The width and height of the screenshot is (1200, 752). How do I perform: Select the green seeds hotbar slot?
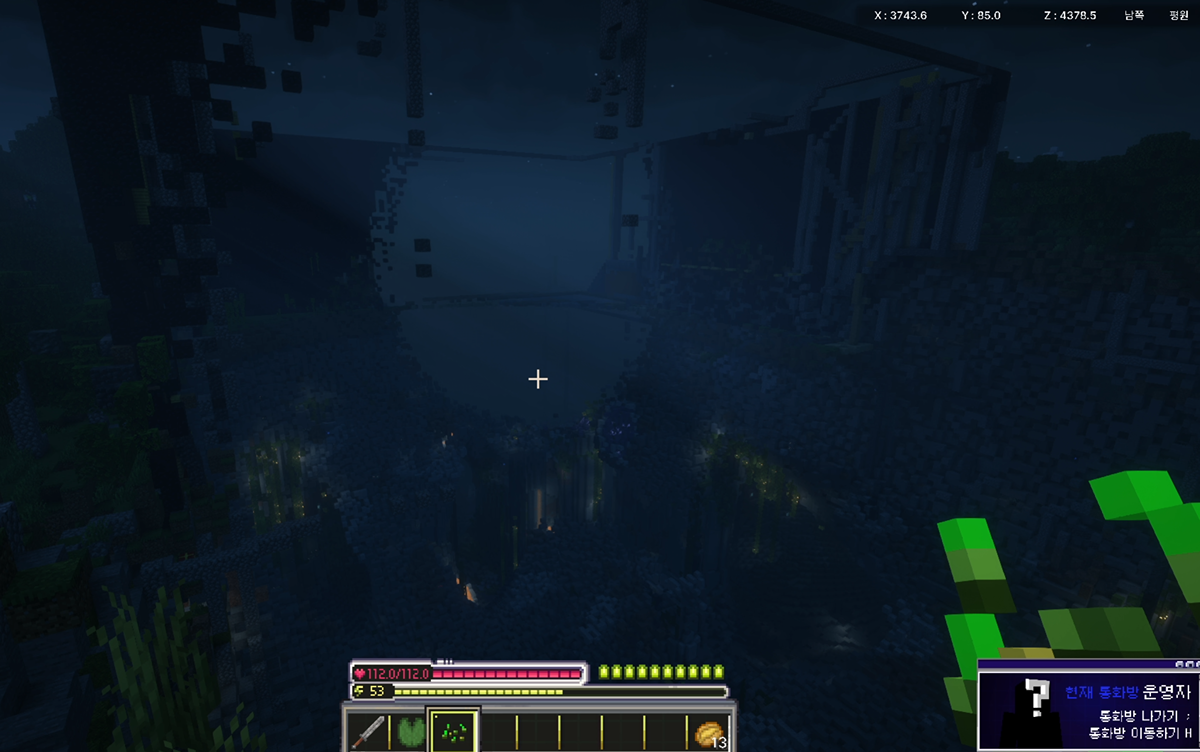(453, 732)
